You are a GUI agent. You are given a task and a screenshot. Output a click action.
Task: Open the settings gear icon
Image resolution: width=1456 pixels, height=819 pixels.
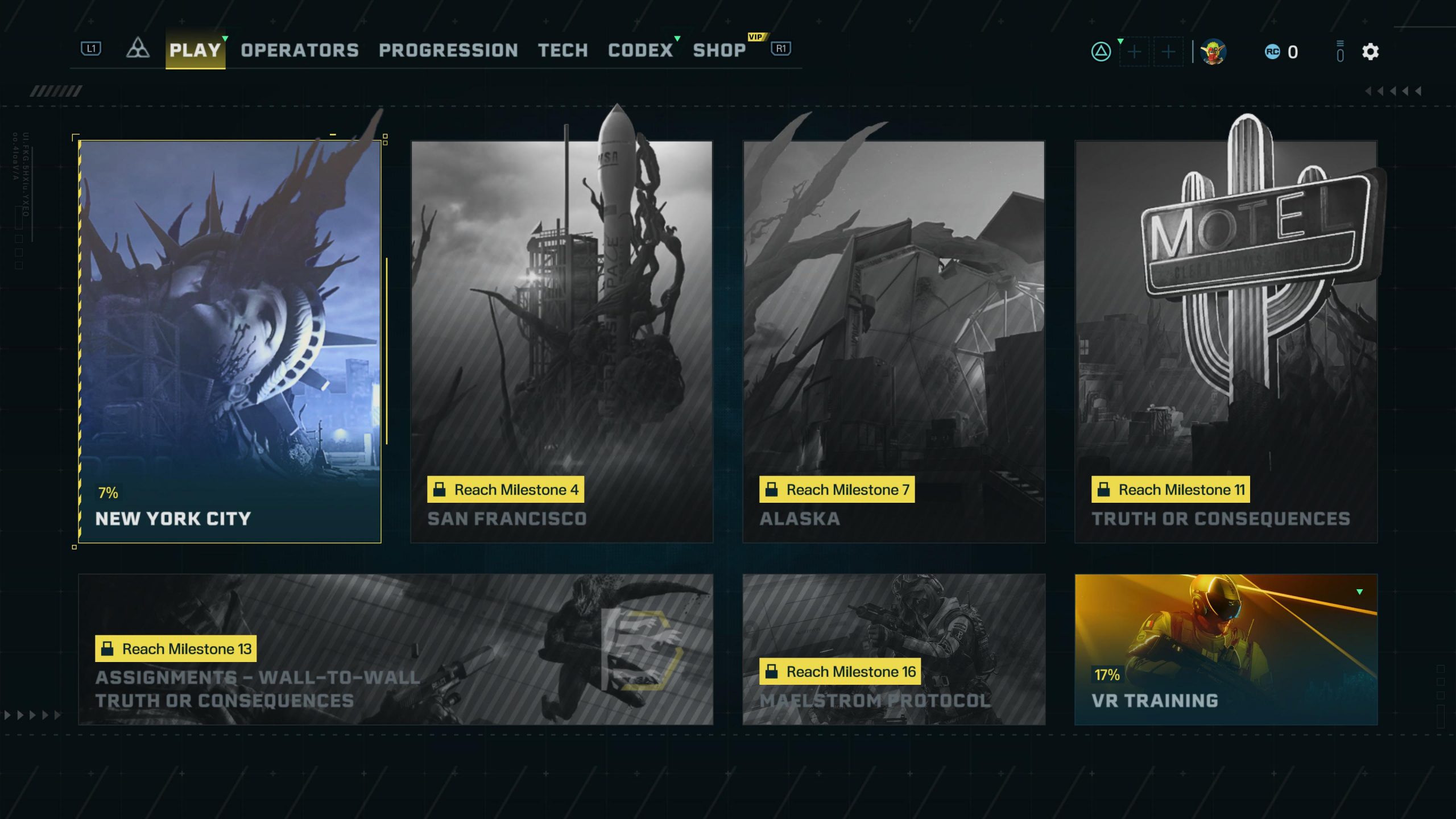tap(1370, 52)
